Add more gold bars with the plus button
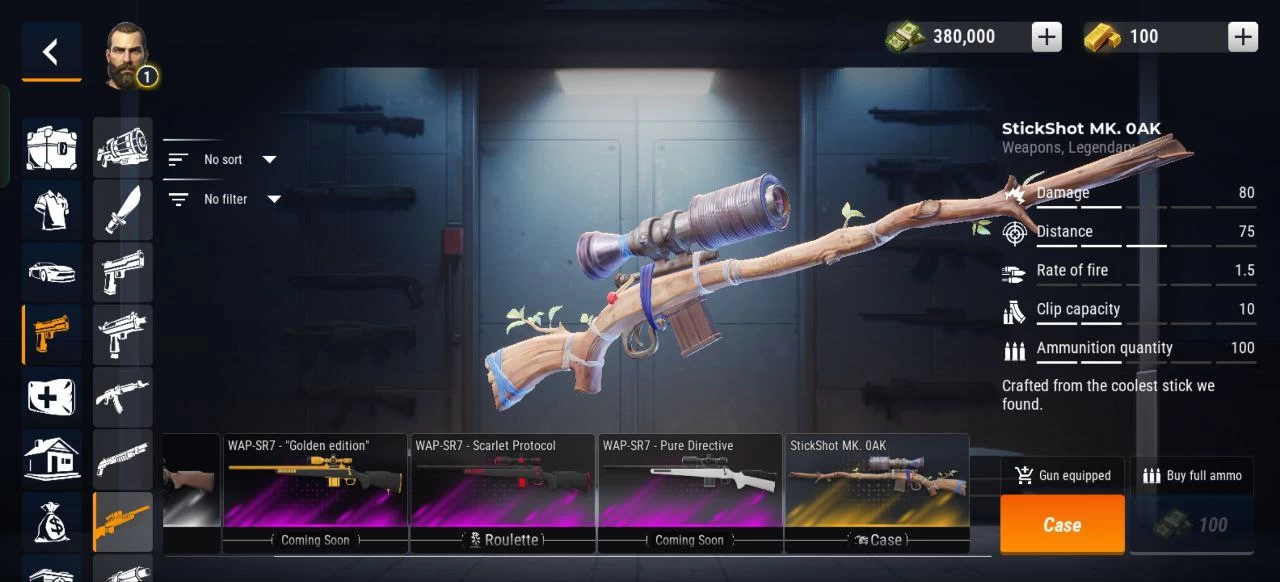Viewport: 1280px width, 582px height. click(1243, 37)
